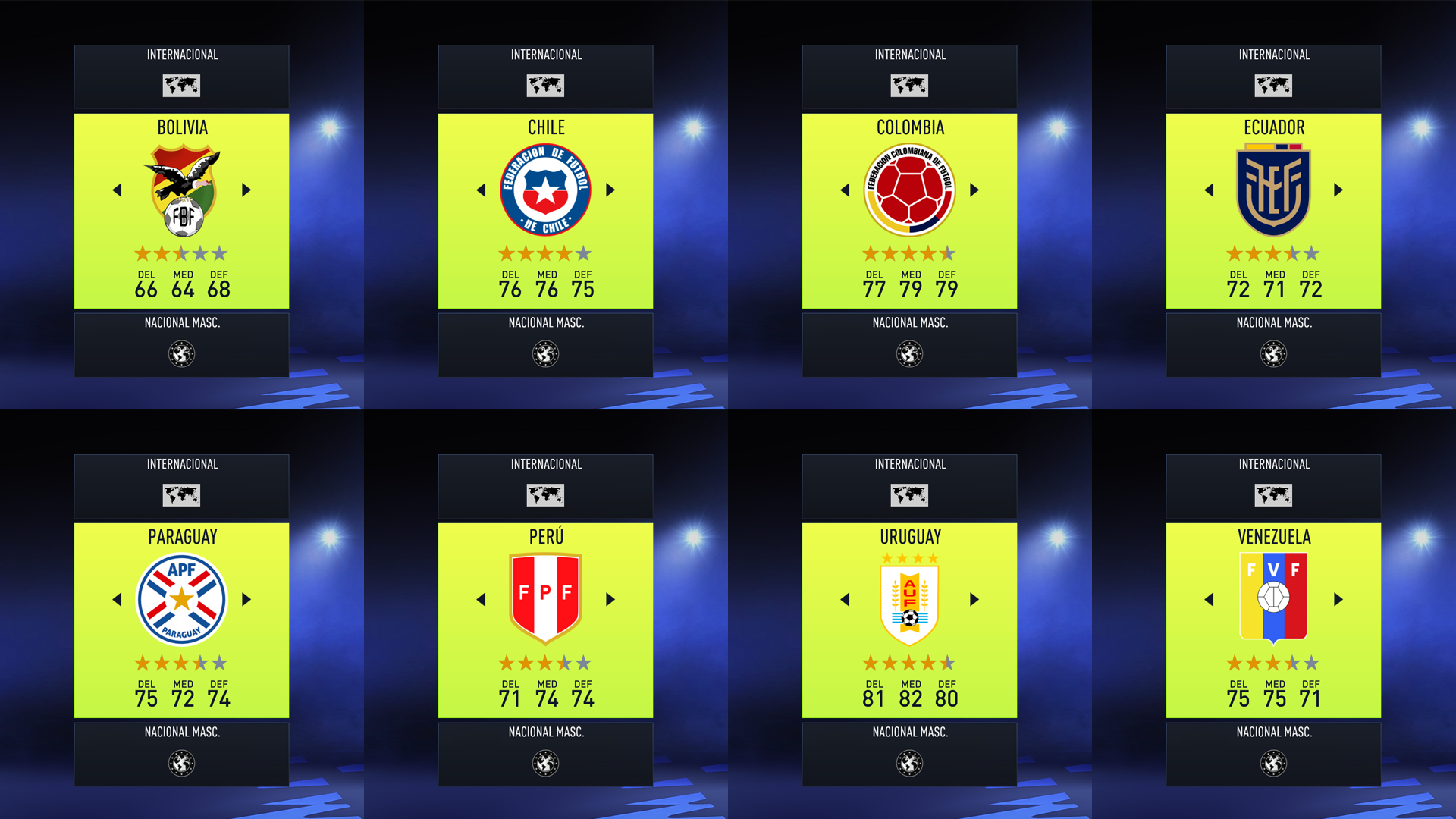
Task: Click the NACIONAL MASC. label under Venezuela
Action: point(1273,732)
